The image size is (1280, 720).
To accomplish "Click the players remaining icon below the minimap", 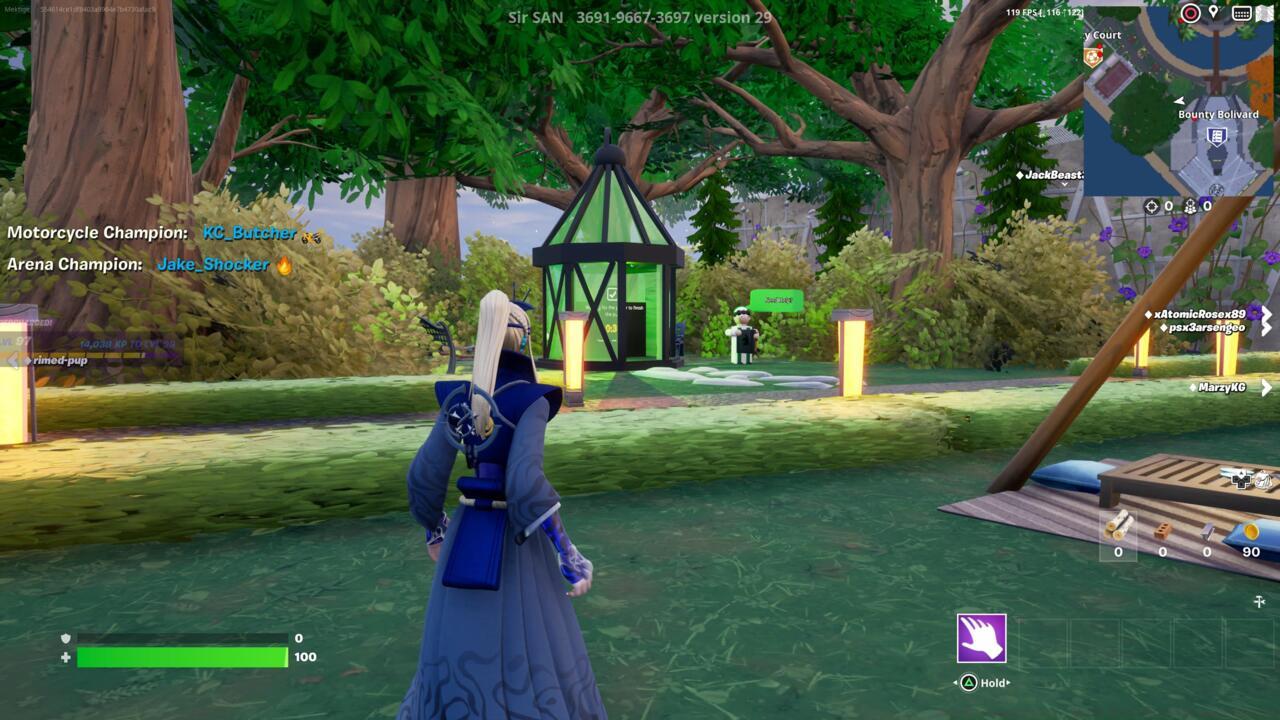I will (1190, 207).
